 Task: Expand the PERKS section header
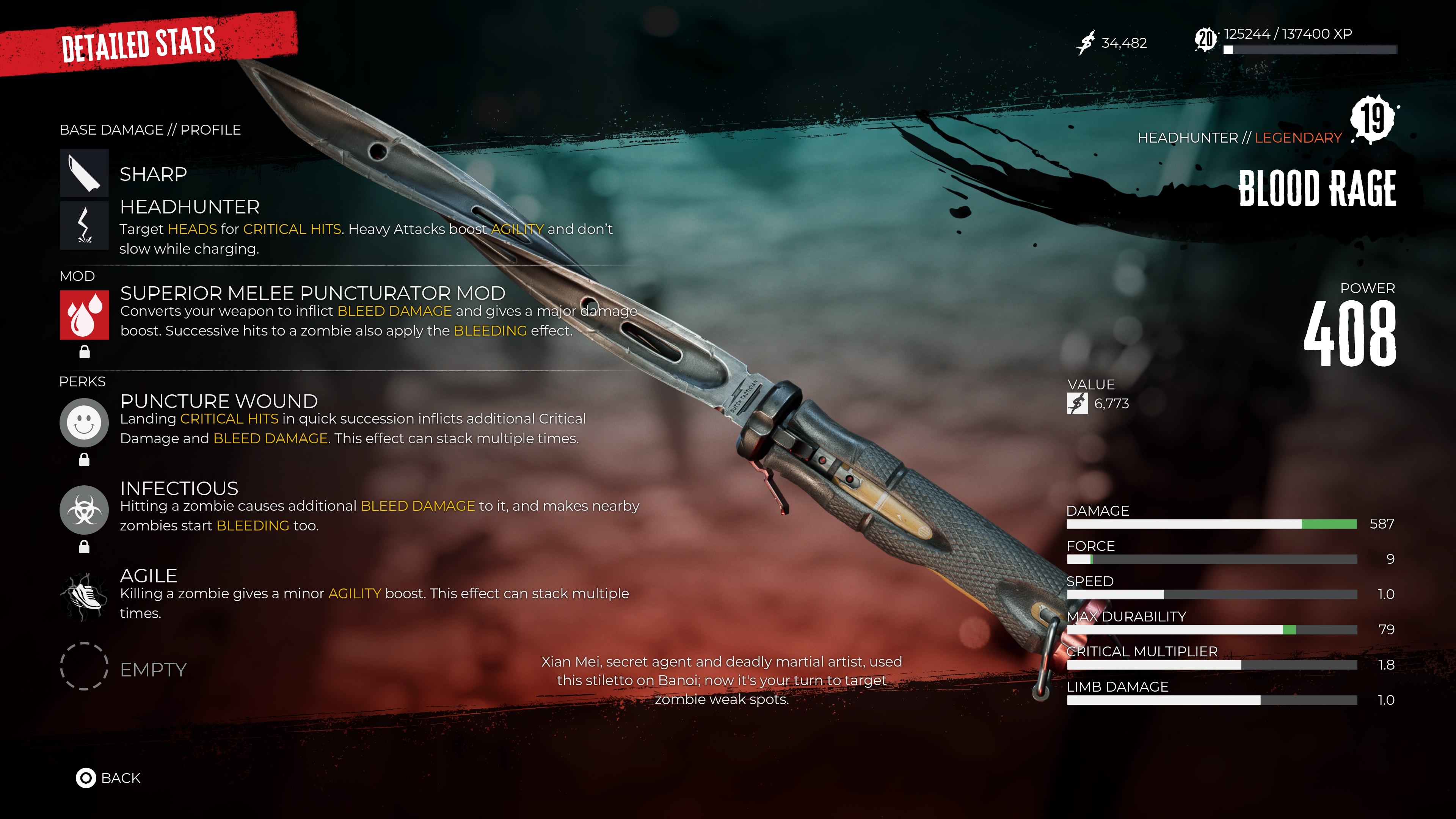[82, 381]
